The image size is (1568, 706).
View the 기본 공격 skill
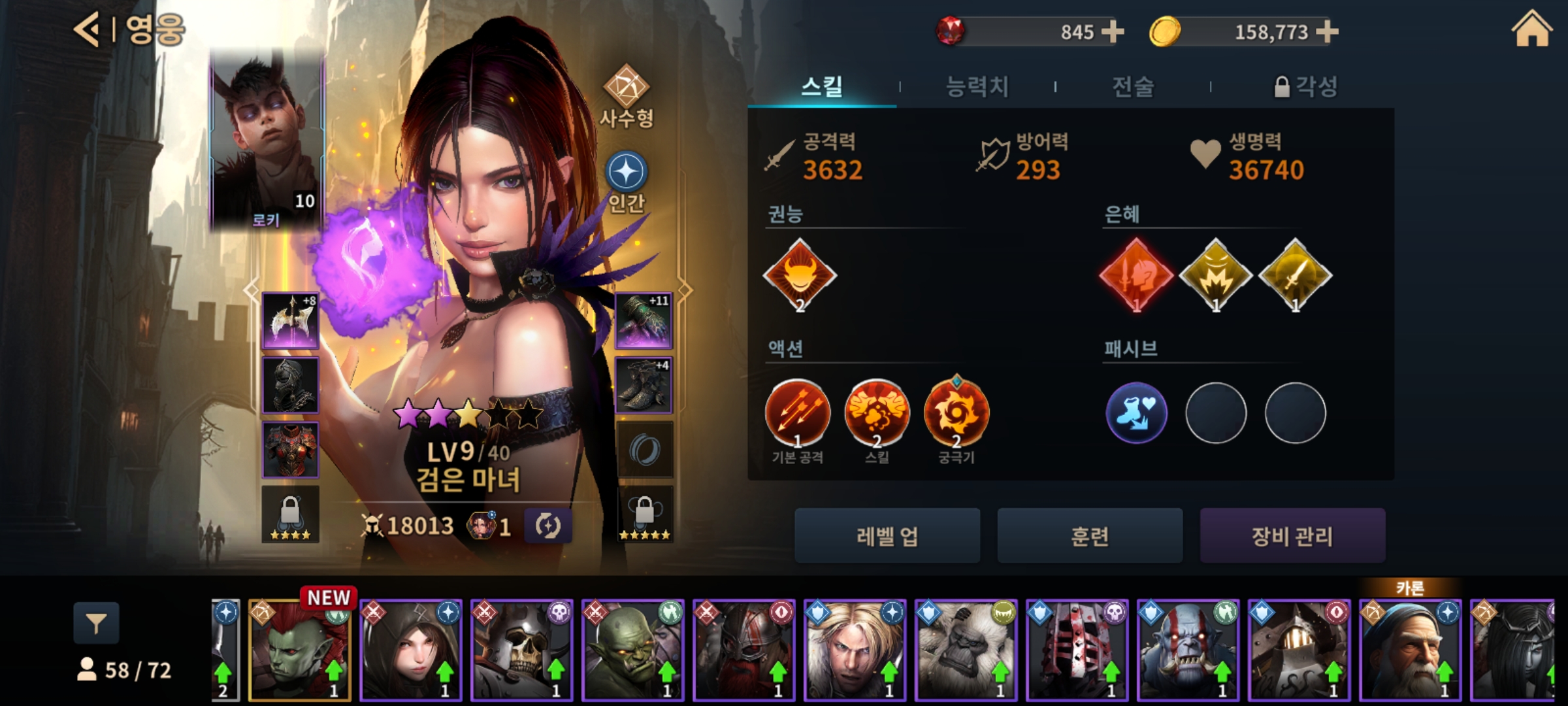click(x=797, y=413)
